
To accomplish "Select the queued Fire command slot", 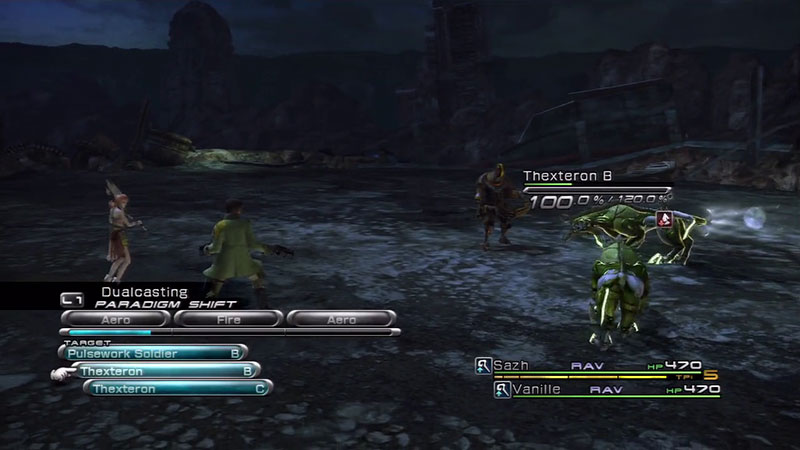I will tap(226, 318).
